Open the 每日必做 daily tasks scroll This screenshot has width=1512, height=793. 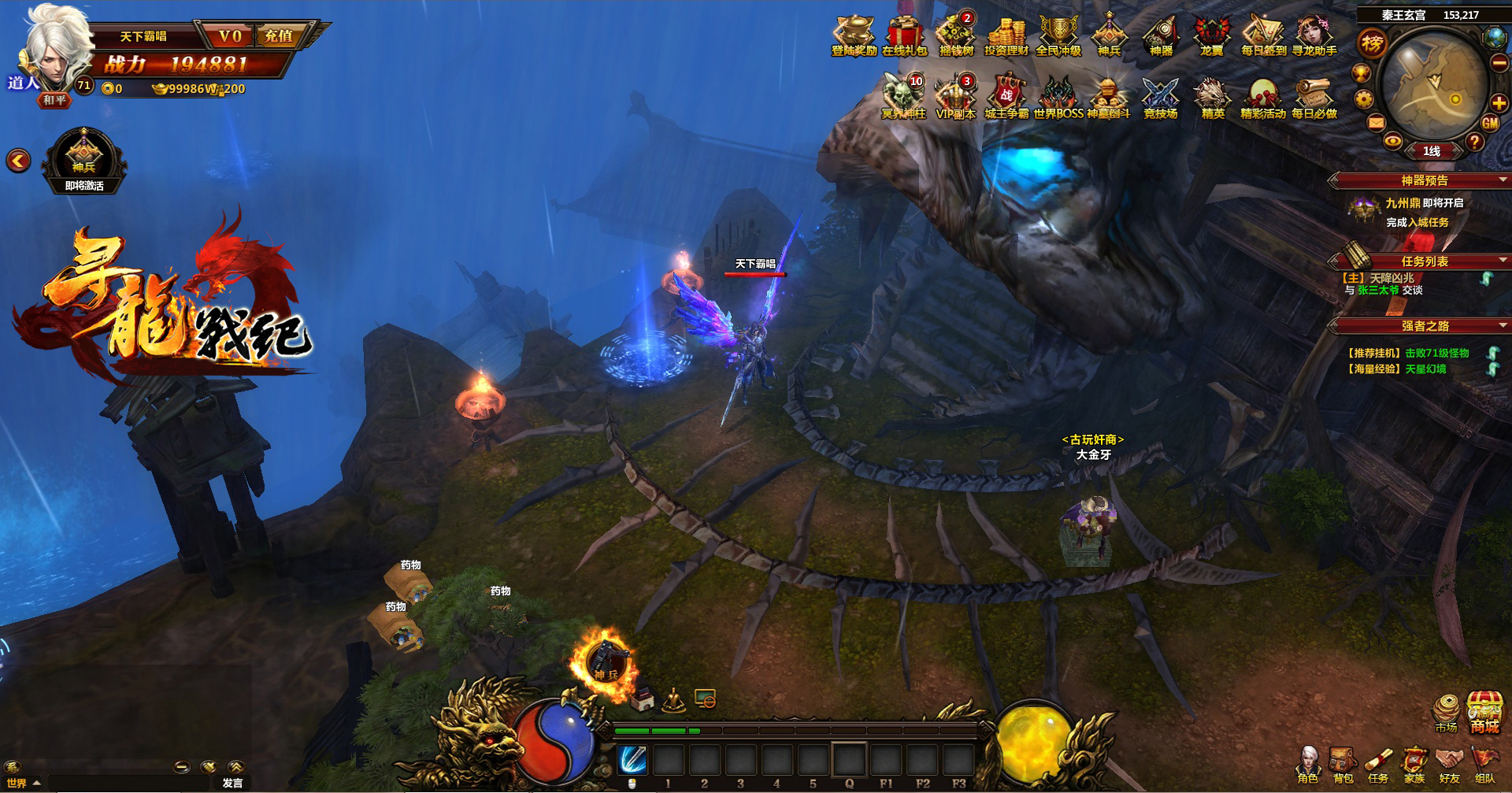1314,98
